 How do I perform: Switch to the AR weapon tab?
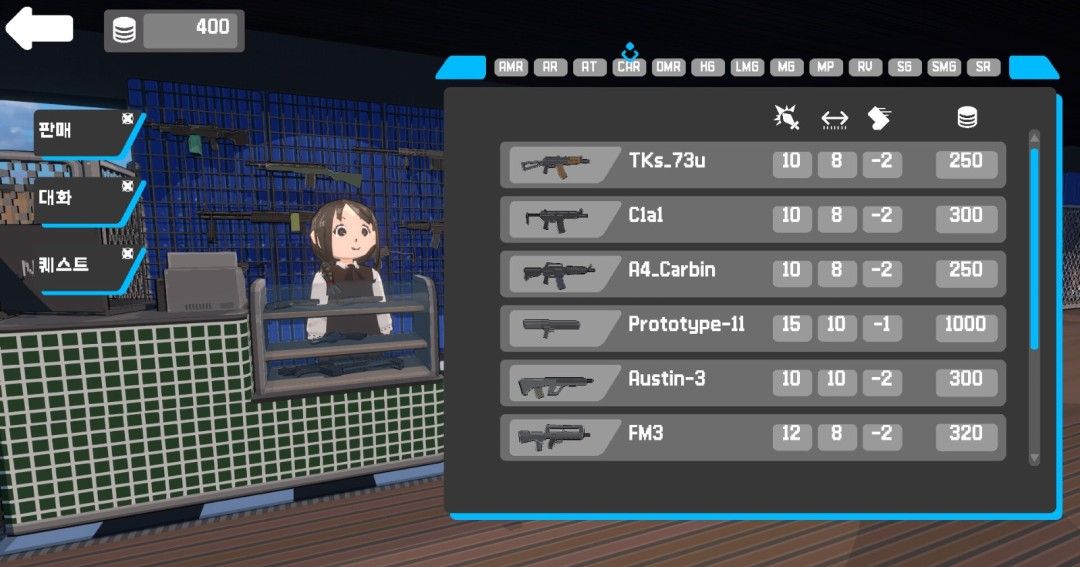tap(550, 67)
